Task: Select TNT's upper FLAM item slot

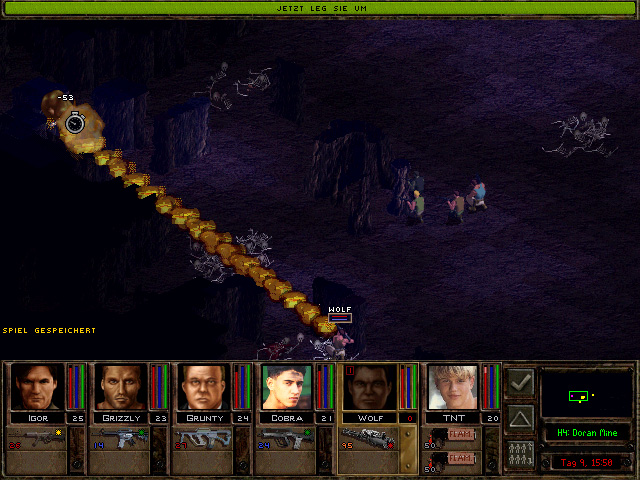Action: 452,435
